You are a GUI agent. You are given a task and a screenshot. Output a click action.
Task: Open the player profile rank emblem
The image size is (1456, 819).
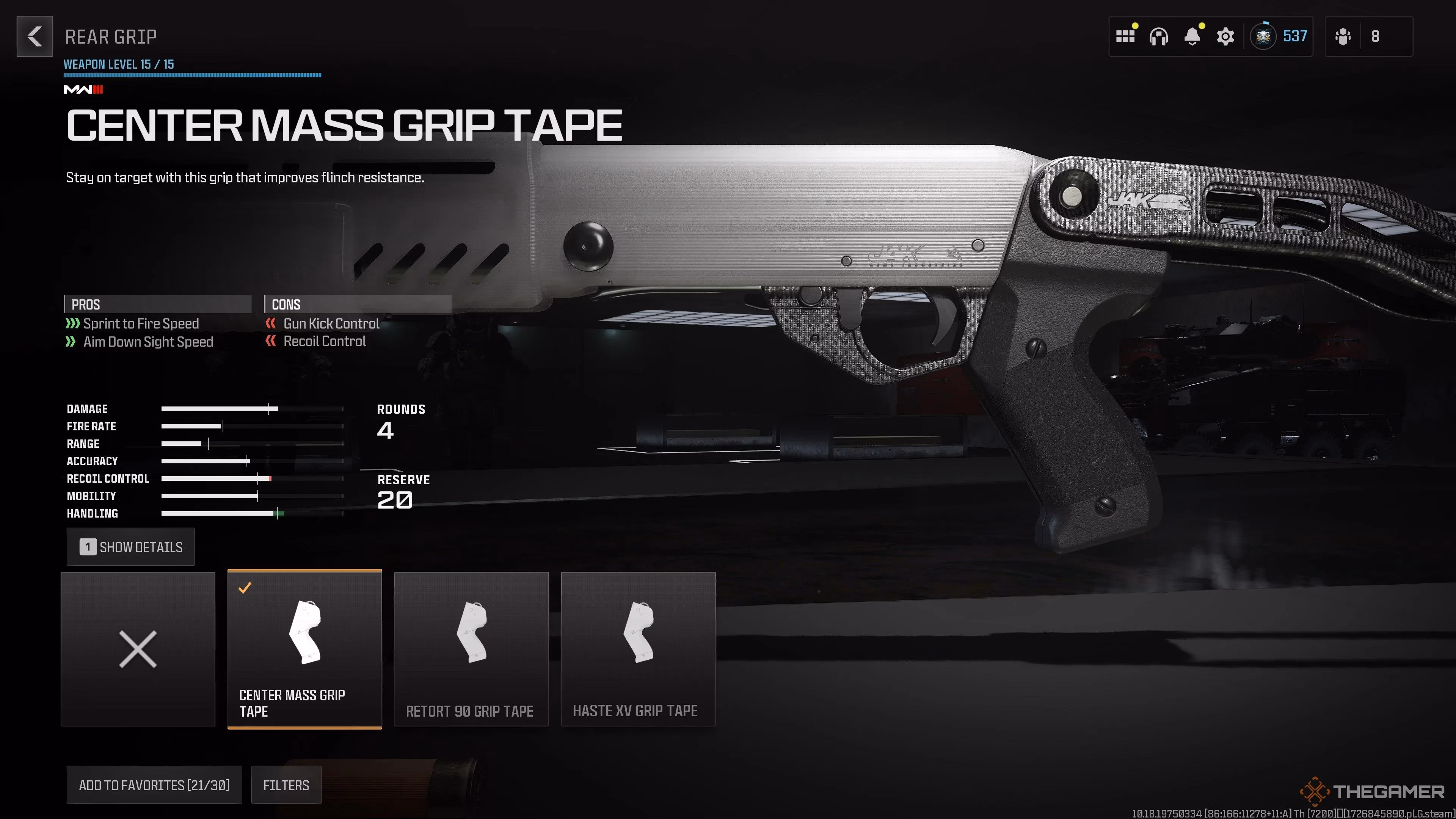click(x=1263, y=37)
